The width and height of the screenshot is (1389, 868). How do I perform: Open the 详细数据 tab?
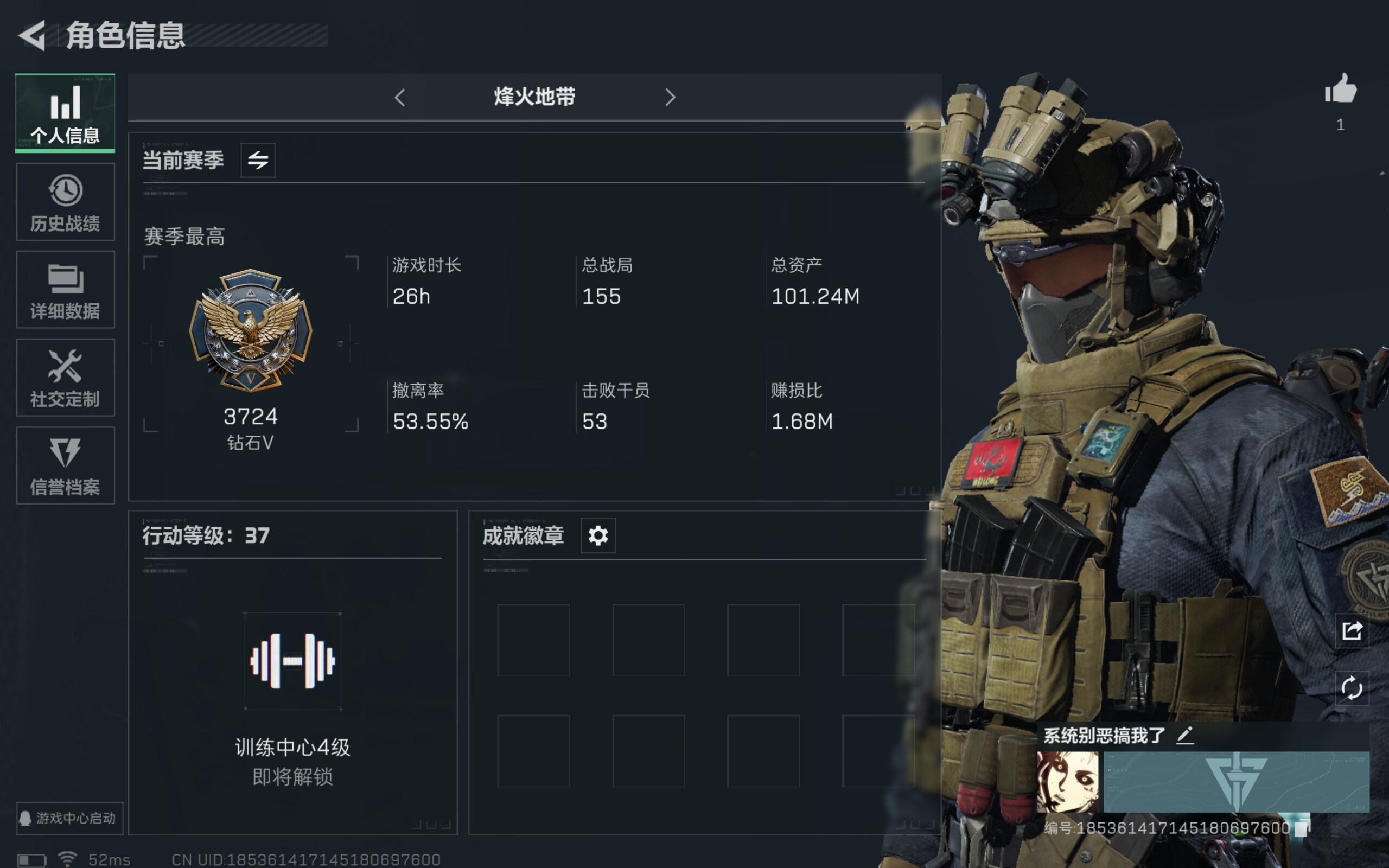click(66, 290)
